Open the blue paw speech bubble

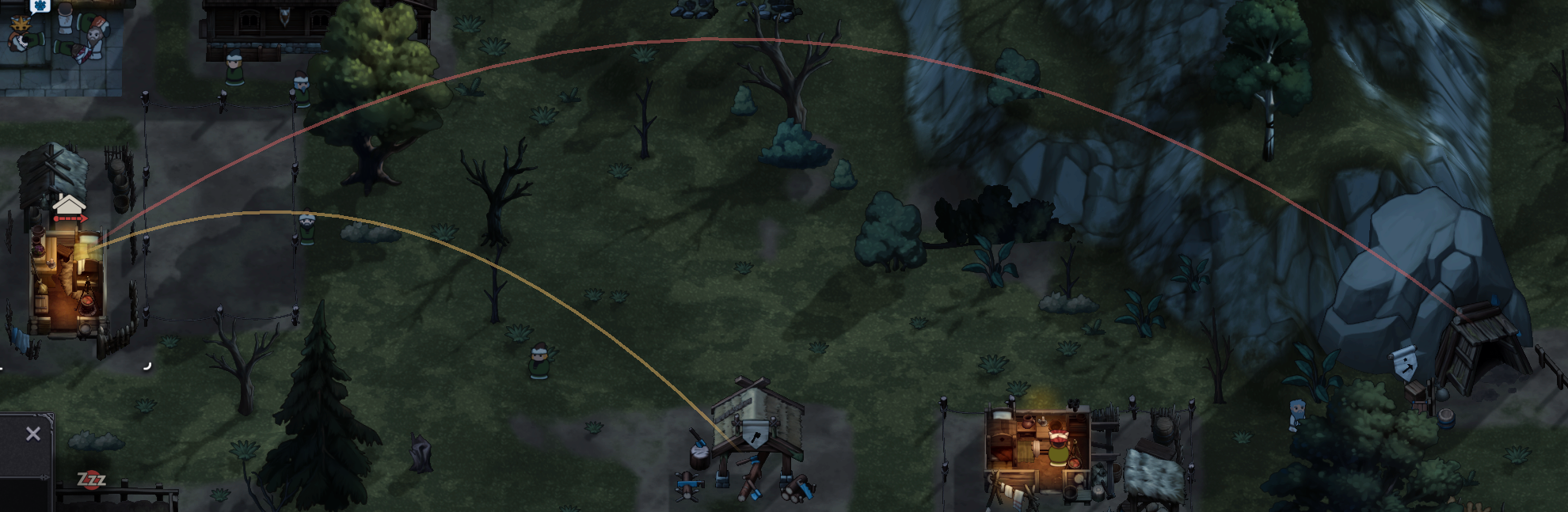(40, 6)
